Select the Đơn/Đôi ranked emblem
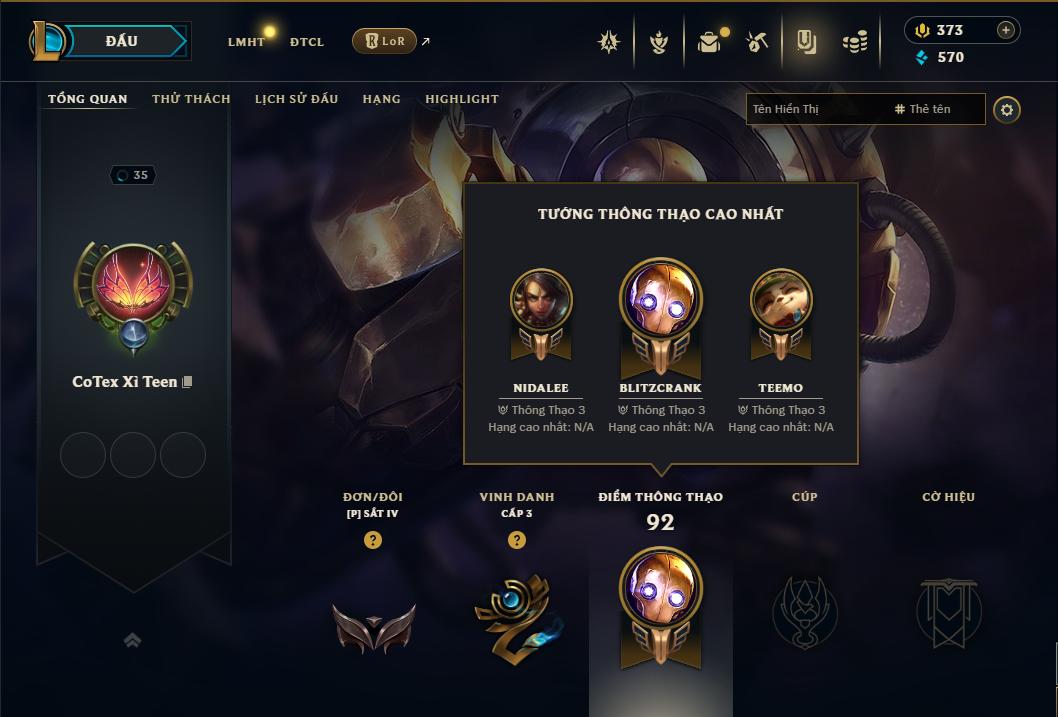The width and height of the screenshot is (1058, 717). 373,626
